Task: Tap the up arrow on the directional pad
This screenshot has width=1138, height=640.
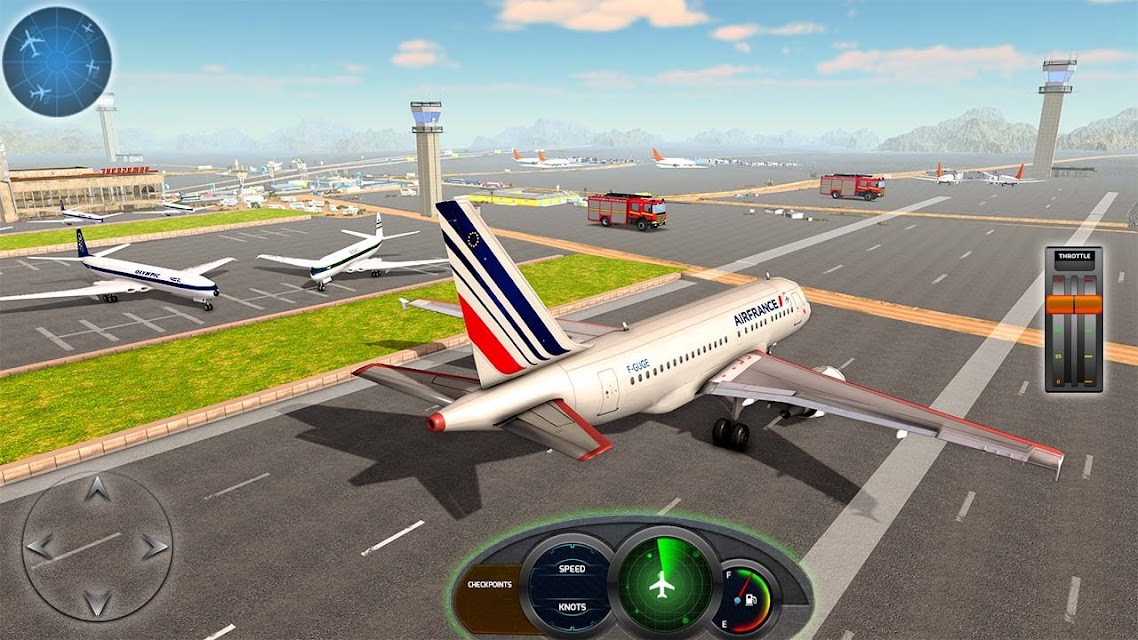Action: pos(97,490)
